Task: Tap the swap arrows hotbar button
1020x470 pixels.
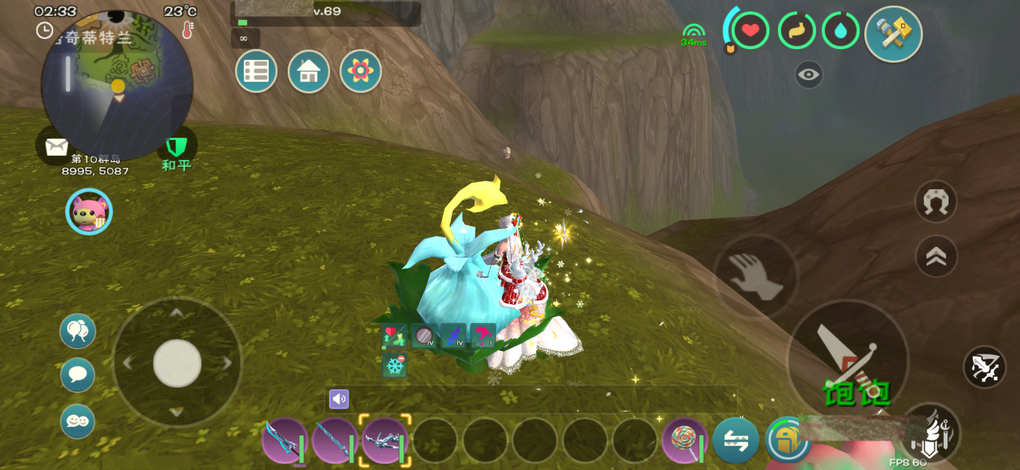Action: [x=736, y=440]
